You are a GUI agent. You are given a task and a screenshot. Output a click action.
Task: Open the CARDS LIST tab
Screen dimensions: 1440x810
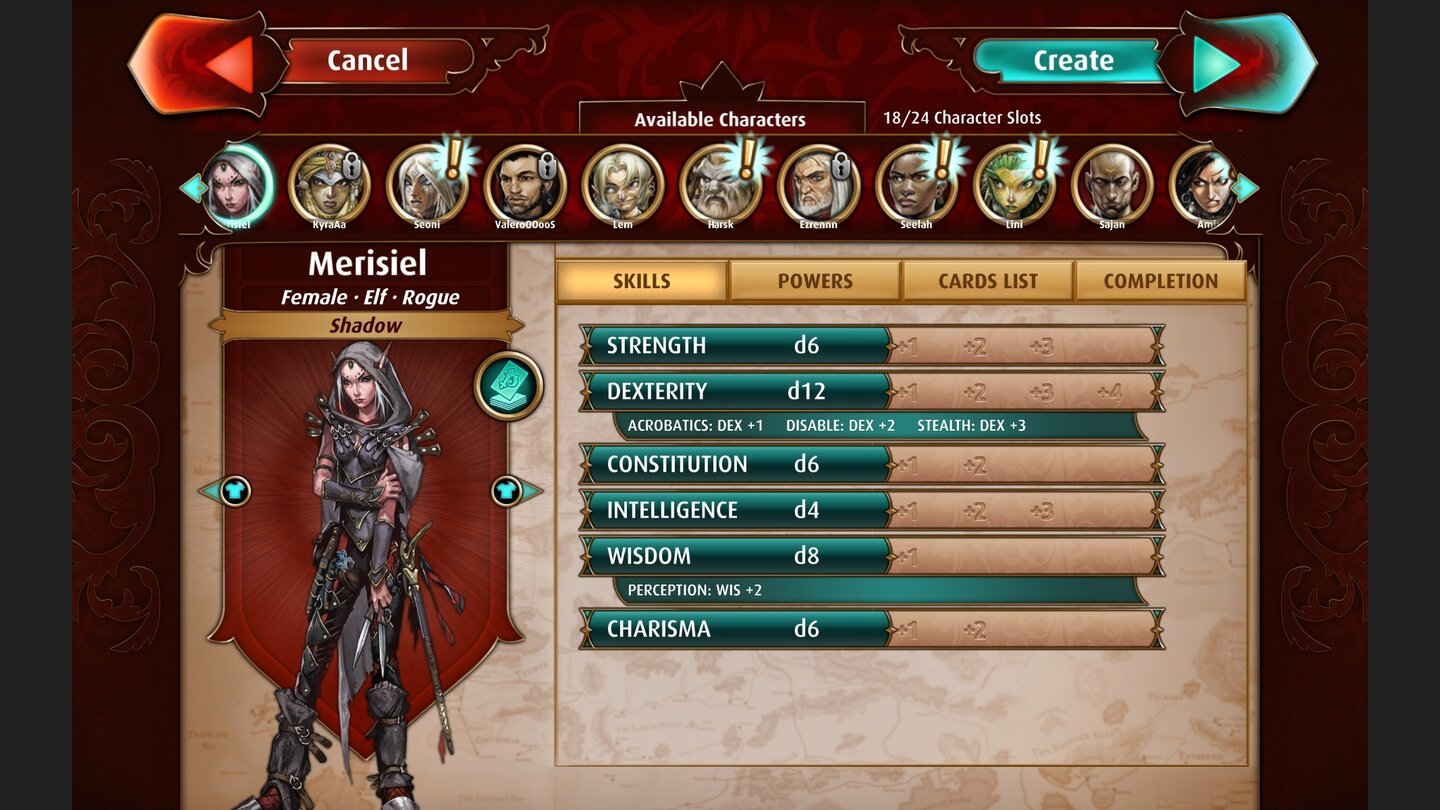[x=988, y=281]
